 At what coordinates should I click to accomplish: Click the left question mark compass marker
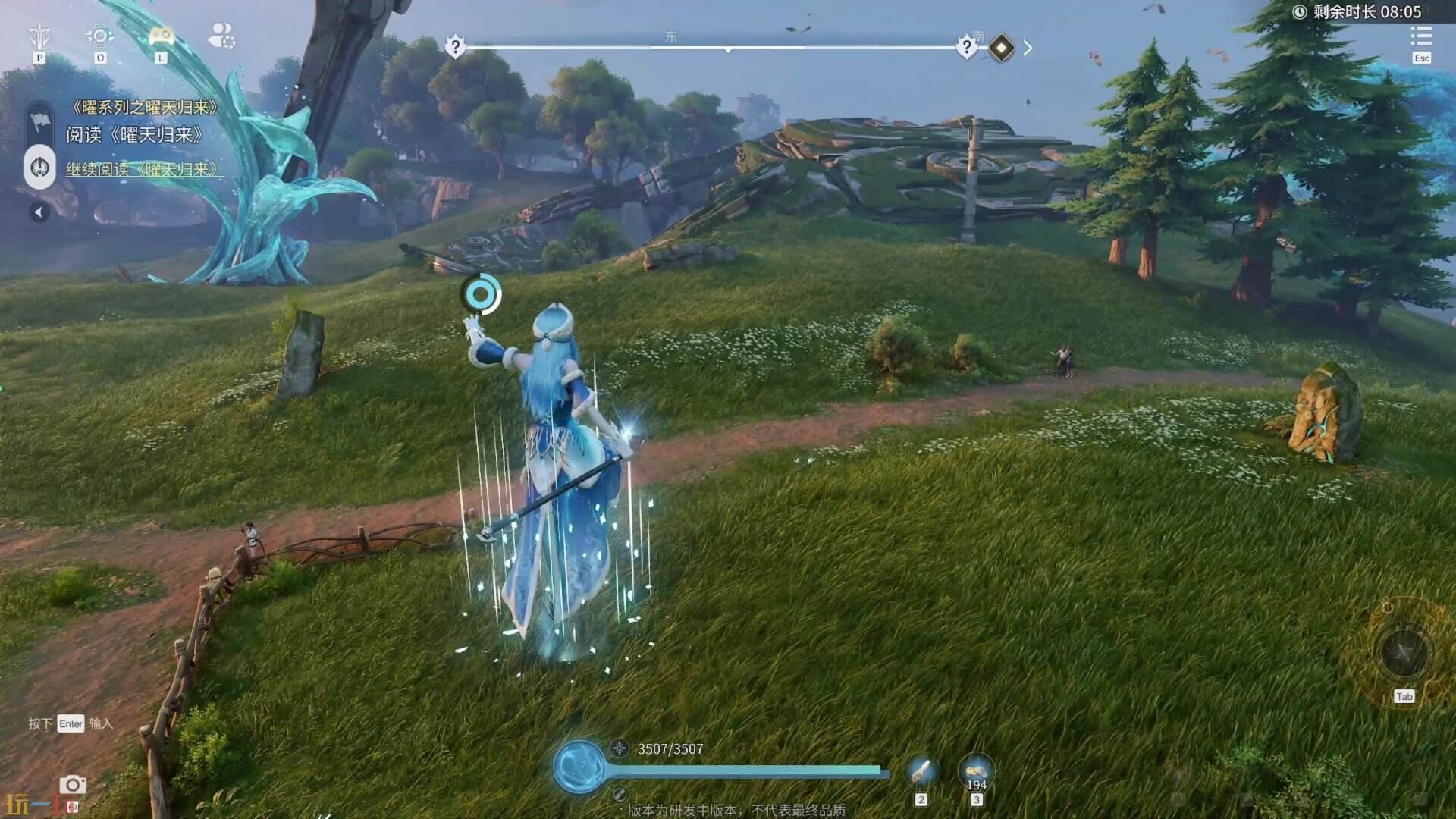(x=455, y=47)
